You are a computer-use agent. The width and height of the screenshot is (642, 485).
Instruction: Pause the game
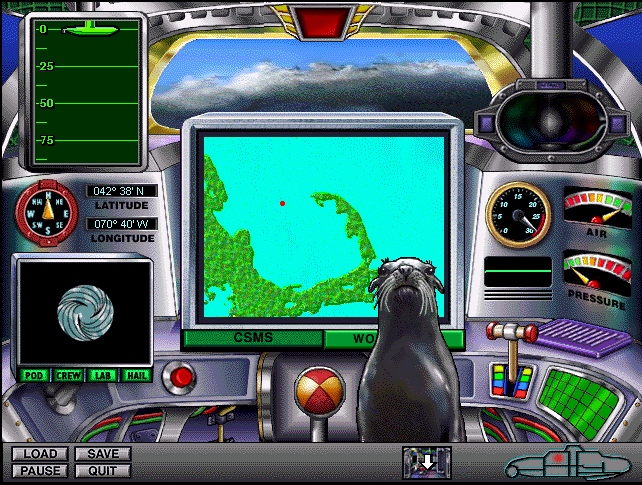[40, 470]
